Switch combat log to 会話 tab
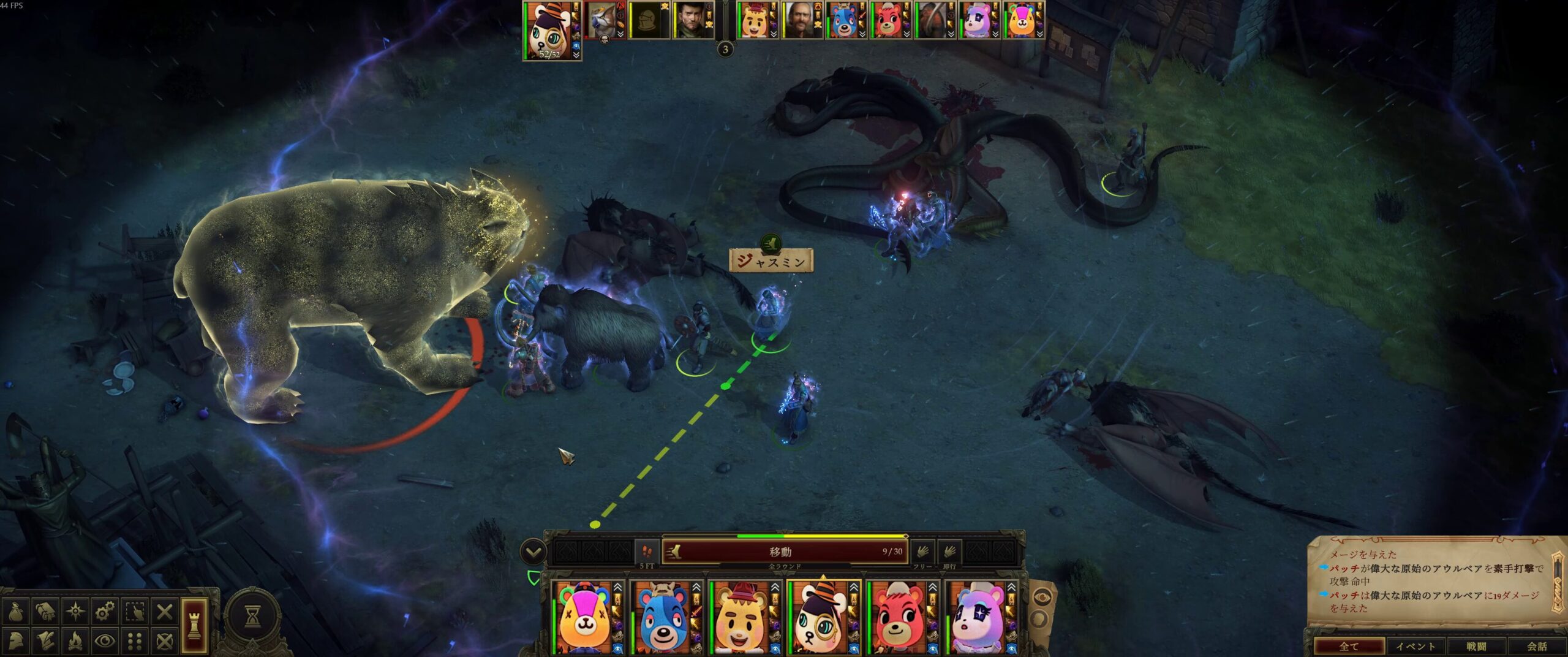 point(1537,646)
